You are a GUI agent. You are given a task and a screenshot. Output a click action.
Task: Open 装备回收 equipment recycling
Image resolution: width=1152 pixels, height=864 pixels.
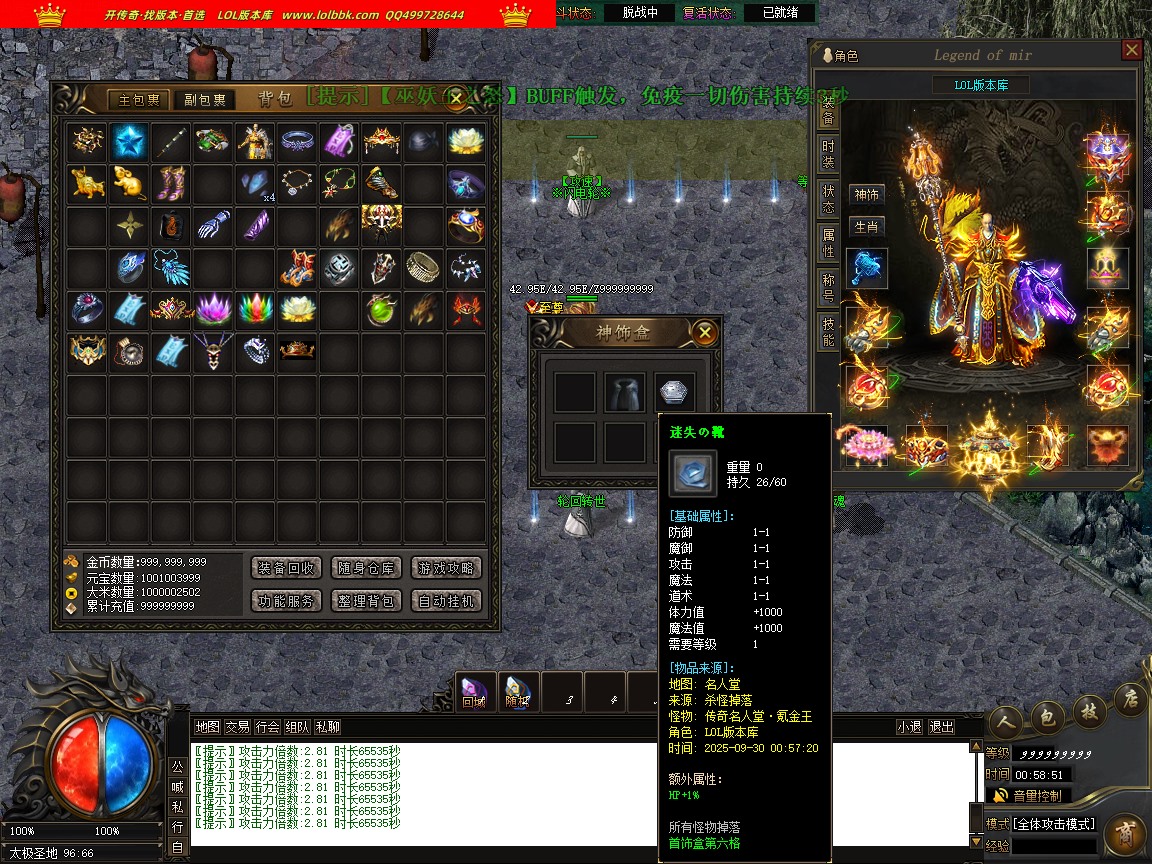[x=285, y=568]
